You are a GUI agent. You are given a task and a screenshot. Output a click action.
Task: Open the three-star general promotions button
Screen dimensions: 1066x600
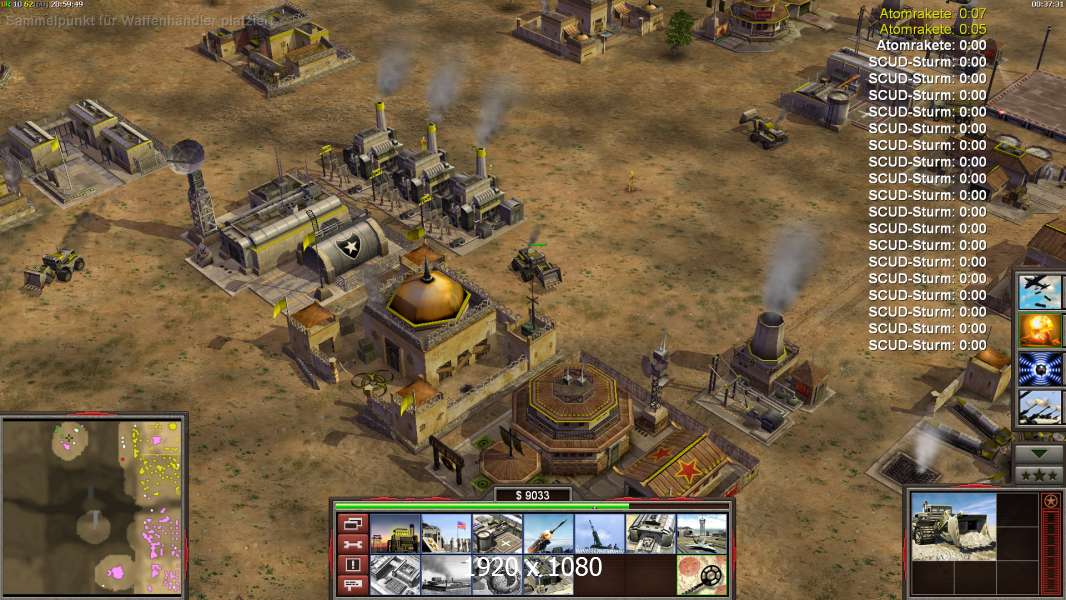point(1038,475)
